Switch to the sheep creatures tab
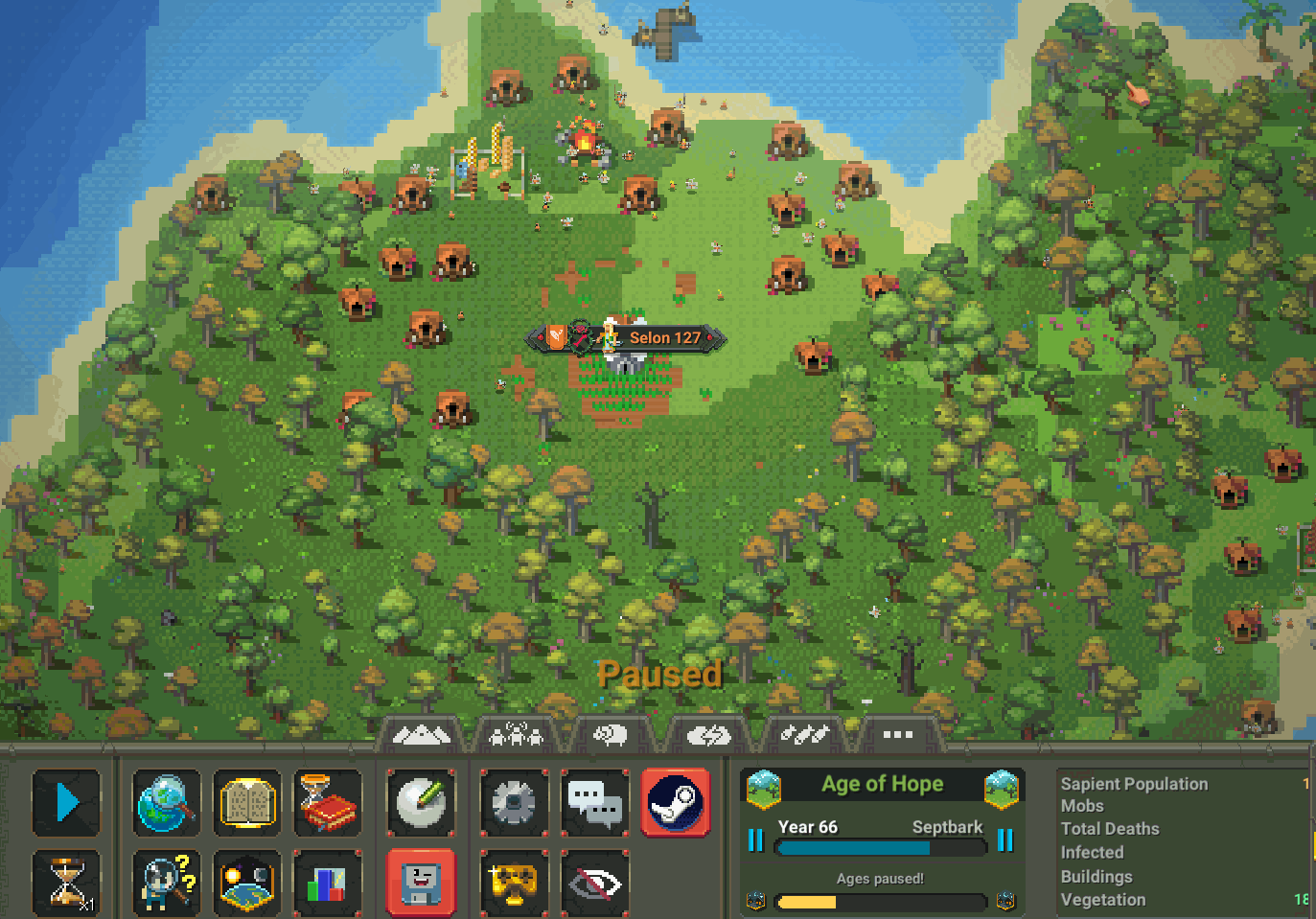Screen dimensions: 1316x919 pos(611,735)
